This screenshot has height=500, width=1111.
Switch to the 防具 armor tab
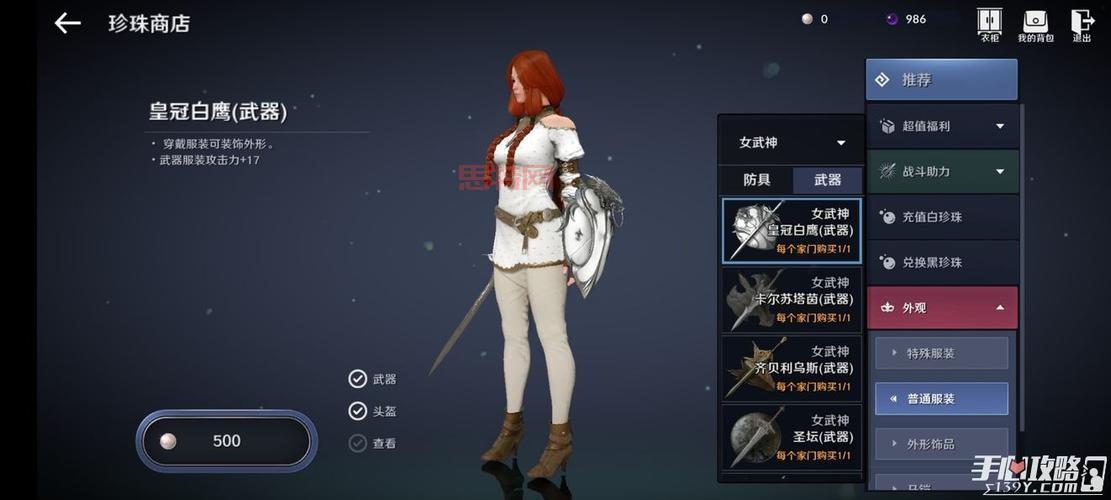point(757,180)
